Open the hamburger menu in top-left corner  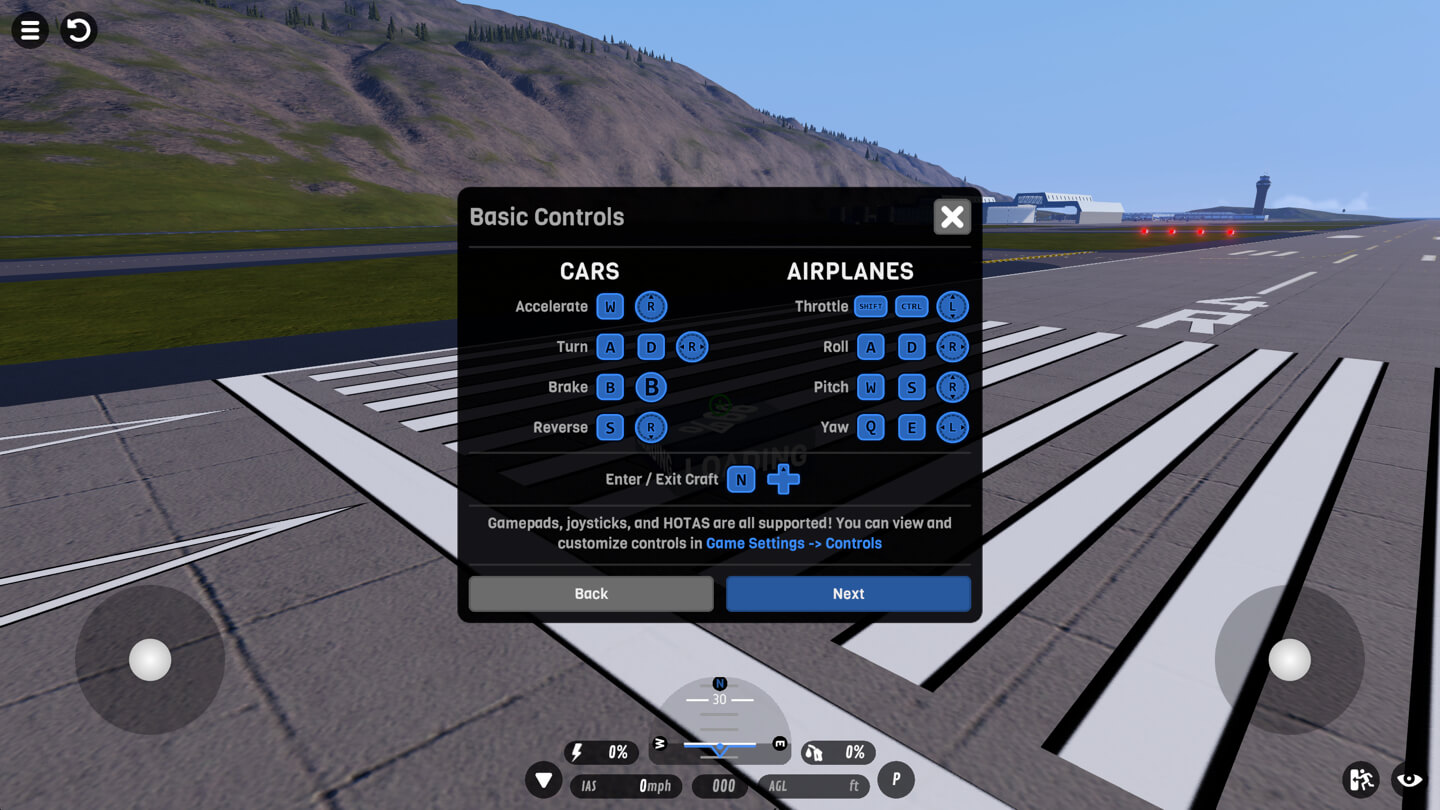pos(29,30)
